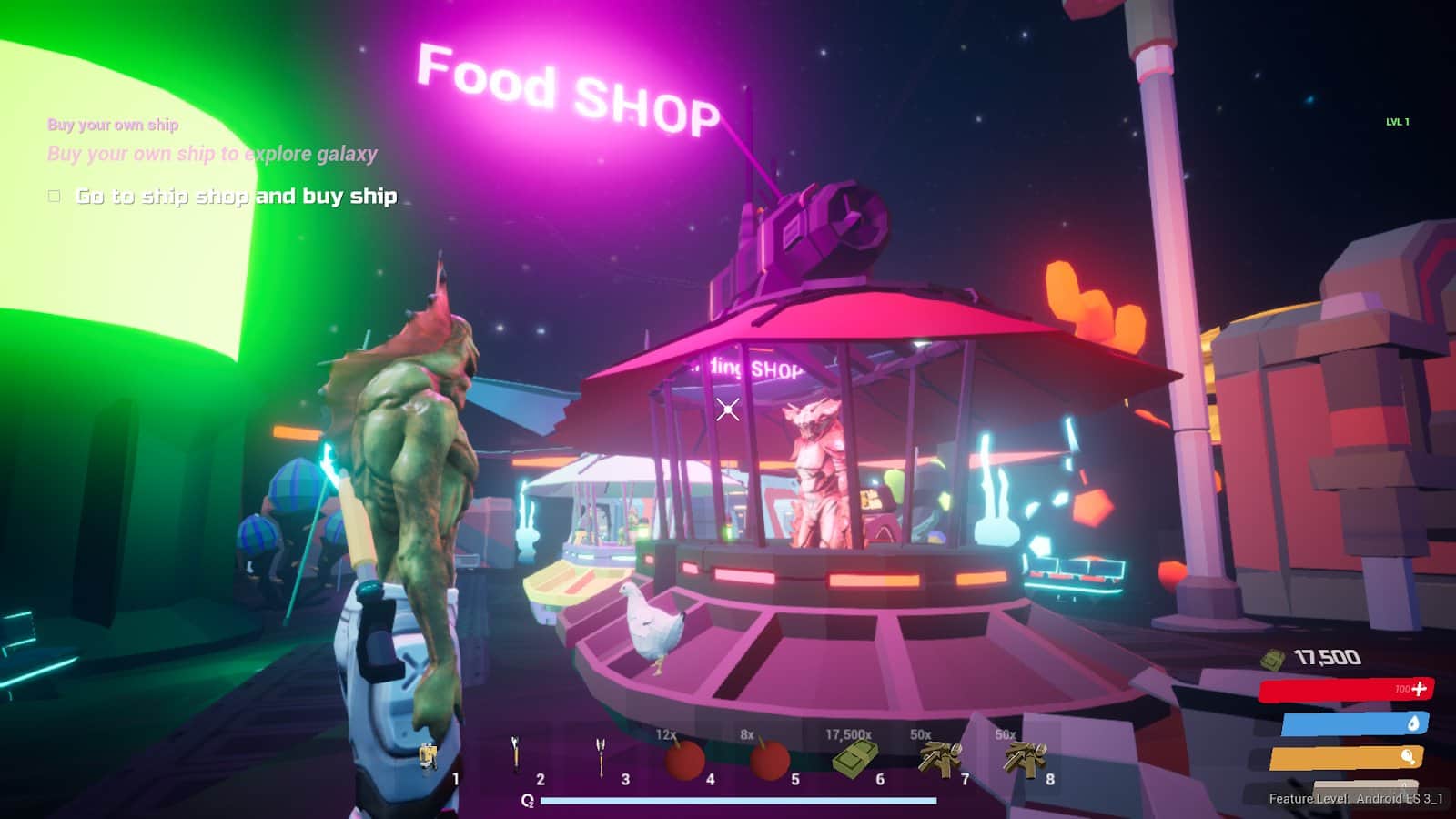Viewport: 1456px width, 819px height.
Task: Select the 8x apple stack
Action: point(769,759)
